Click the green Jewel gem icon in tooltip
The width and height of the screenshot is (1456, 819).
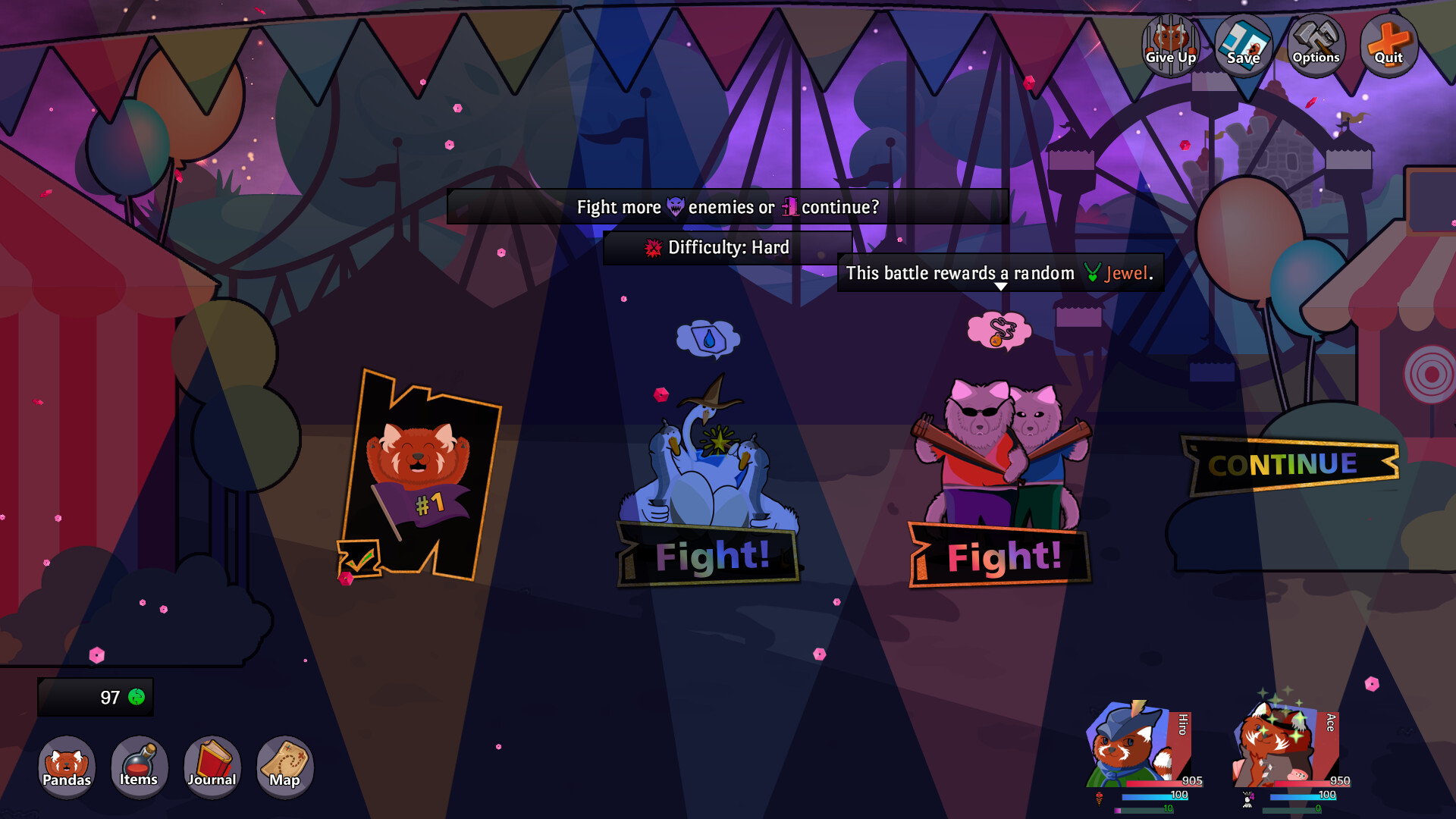pos(1092,273)
